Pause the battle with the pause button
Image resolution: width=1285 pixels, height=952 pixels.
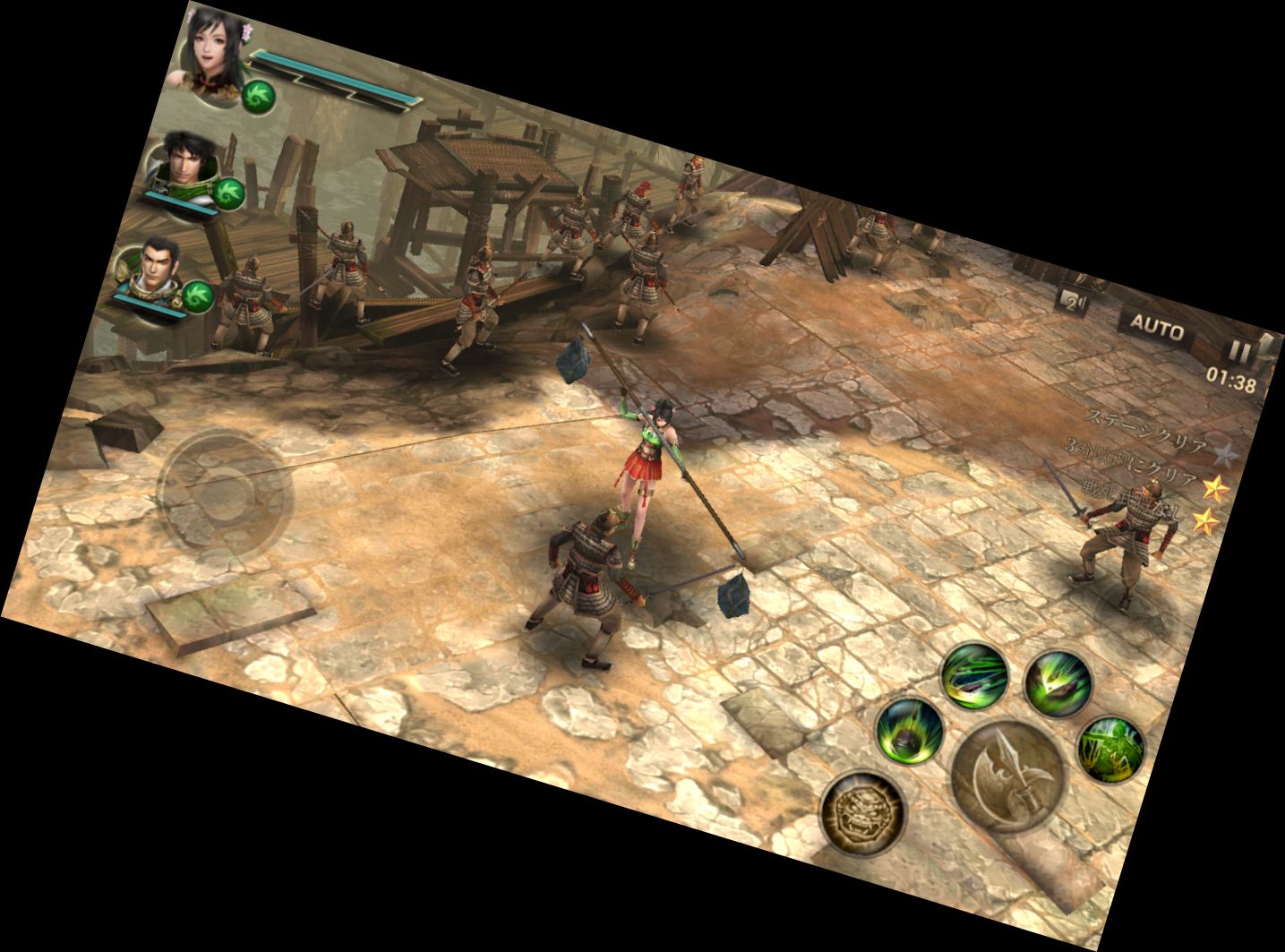click(x=1240, y=349)
